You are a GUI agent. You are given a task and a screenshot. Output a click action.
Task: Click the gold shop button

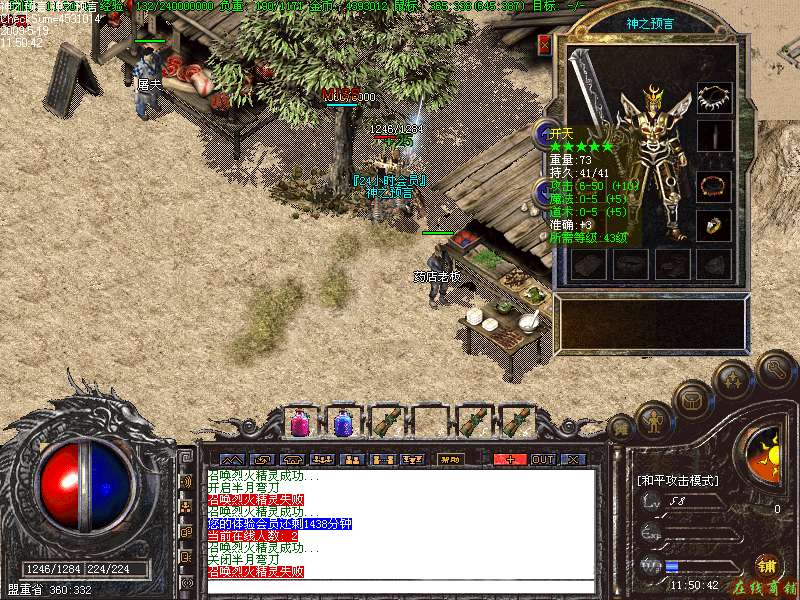tap(767, 564)
